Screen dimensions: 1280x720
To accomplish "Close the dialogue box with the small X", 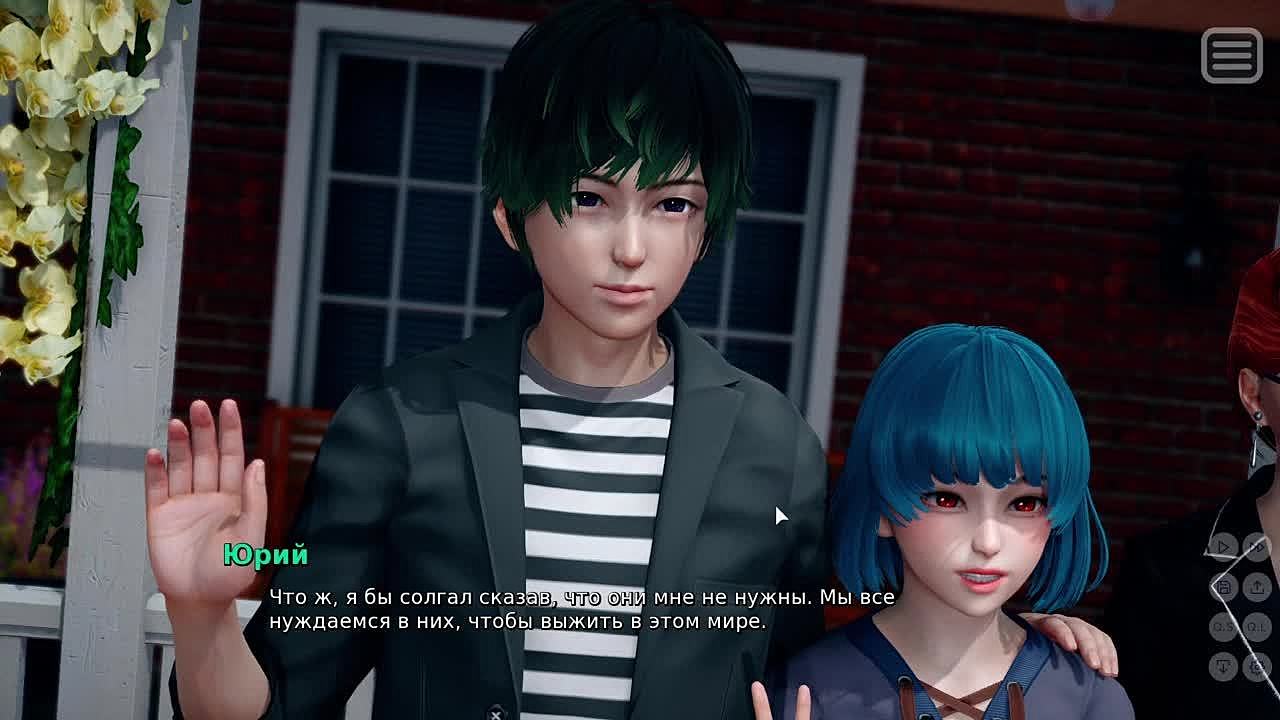I will [495, 714].
